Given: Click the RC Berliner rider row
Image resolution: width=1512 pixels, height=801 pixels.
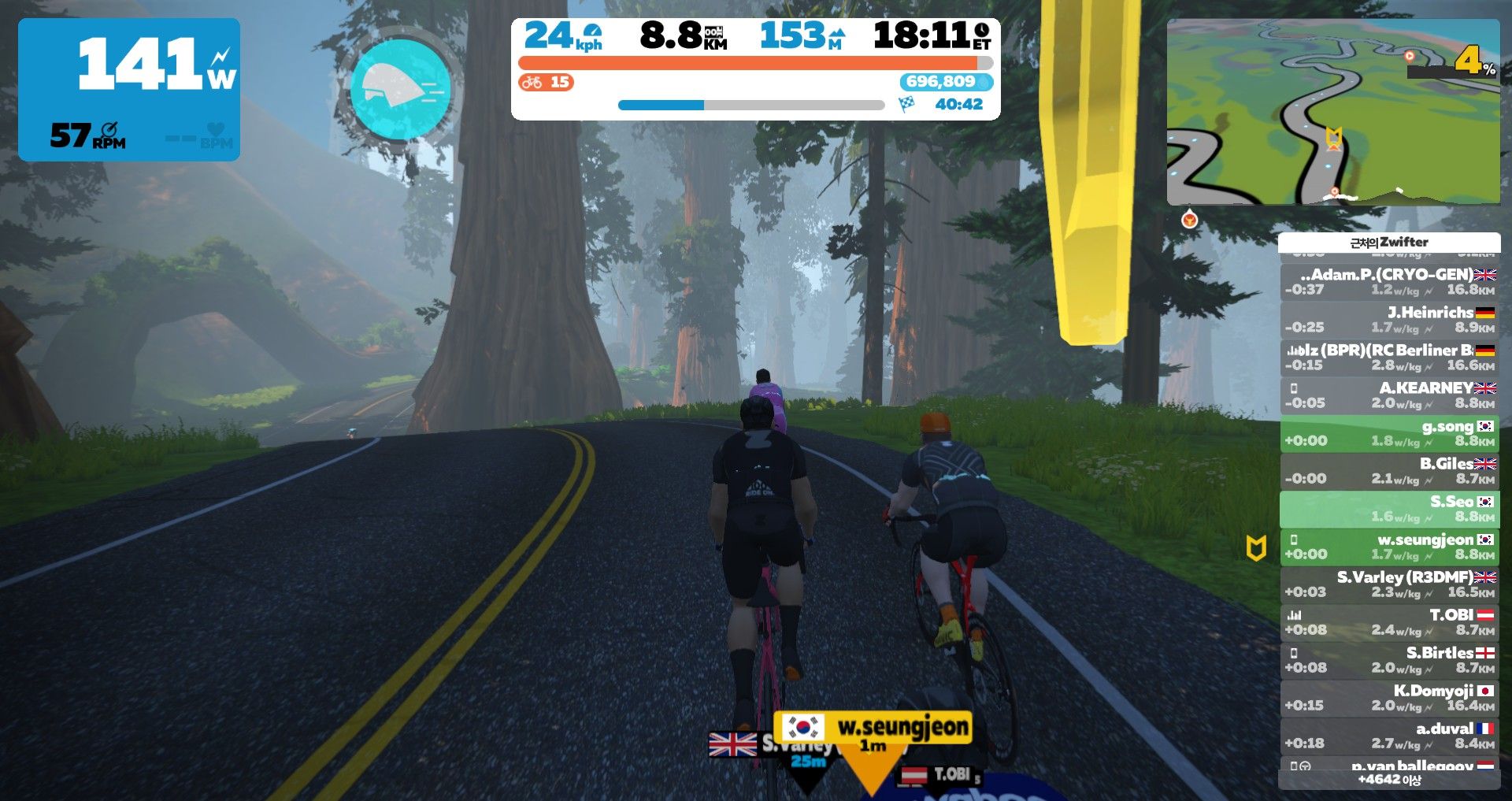Looking at the screenshot, I should point(1389,358).
